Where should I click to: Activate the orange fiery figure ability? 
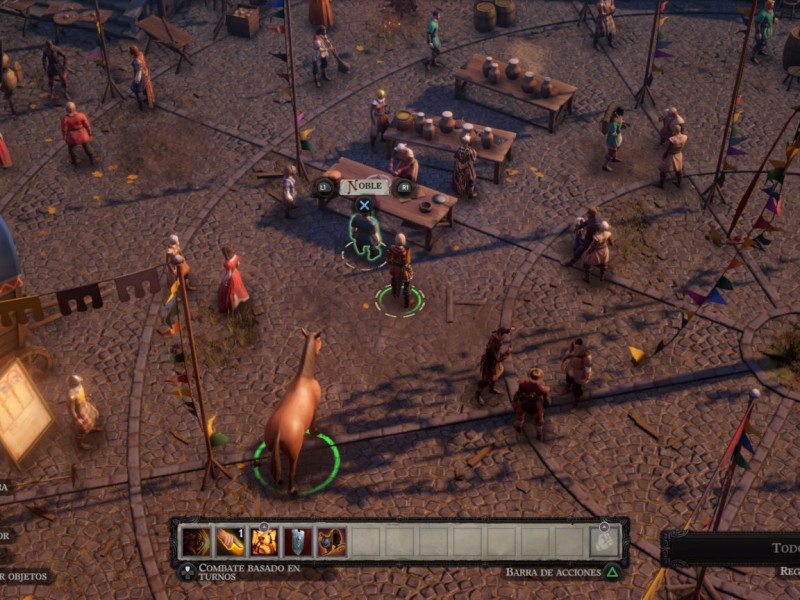pos(264,542)
